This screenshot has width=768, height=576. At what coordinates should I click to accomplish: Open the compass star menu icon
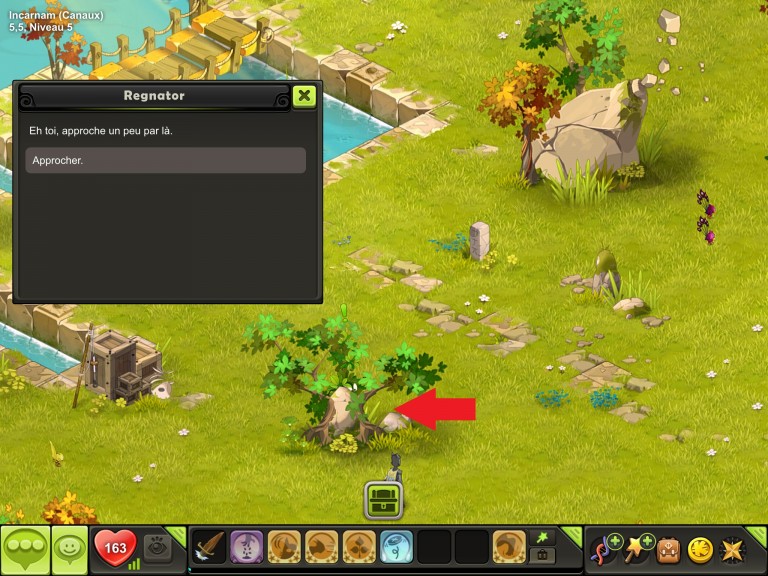point(732,549)
